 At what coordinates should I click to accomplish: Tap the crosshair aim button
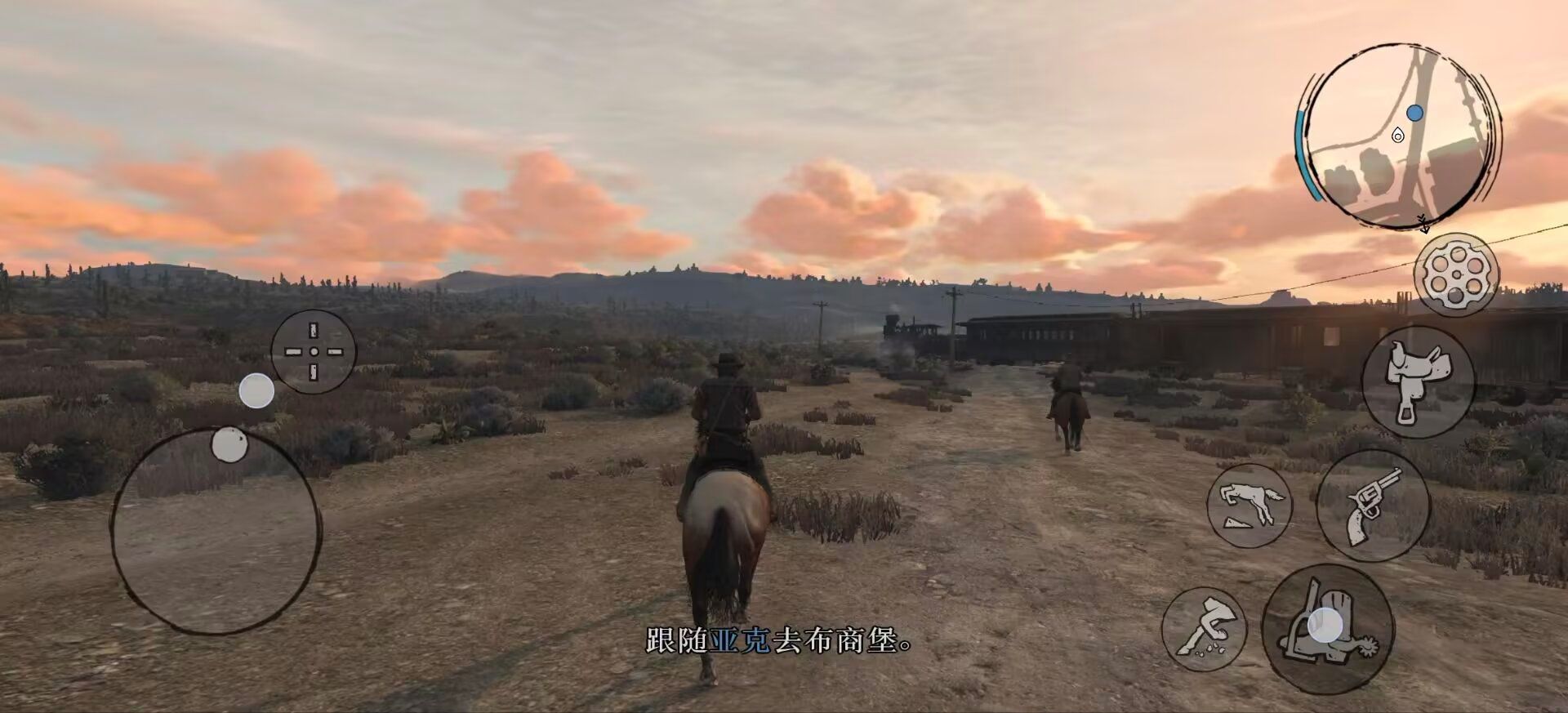click(314, 351)
